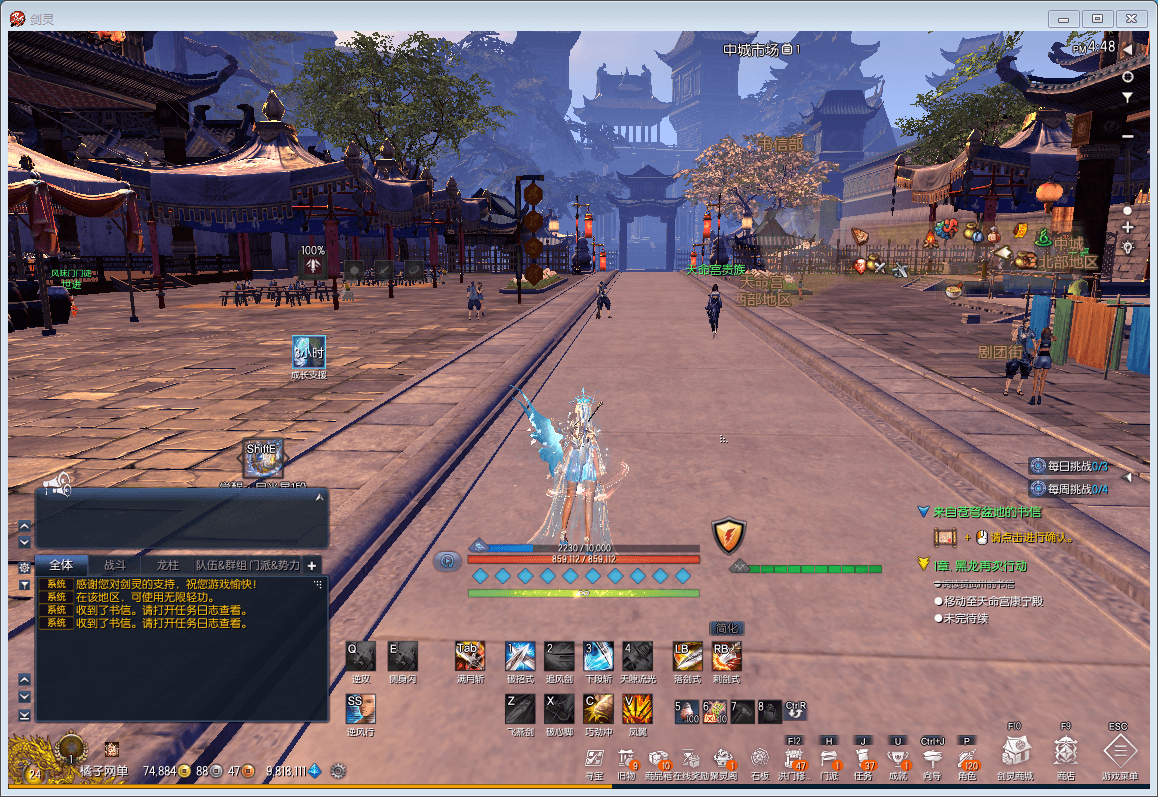Click the 简化 simplify button

[x=726, y=628]
